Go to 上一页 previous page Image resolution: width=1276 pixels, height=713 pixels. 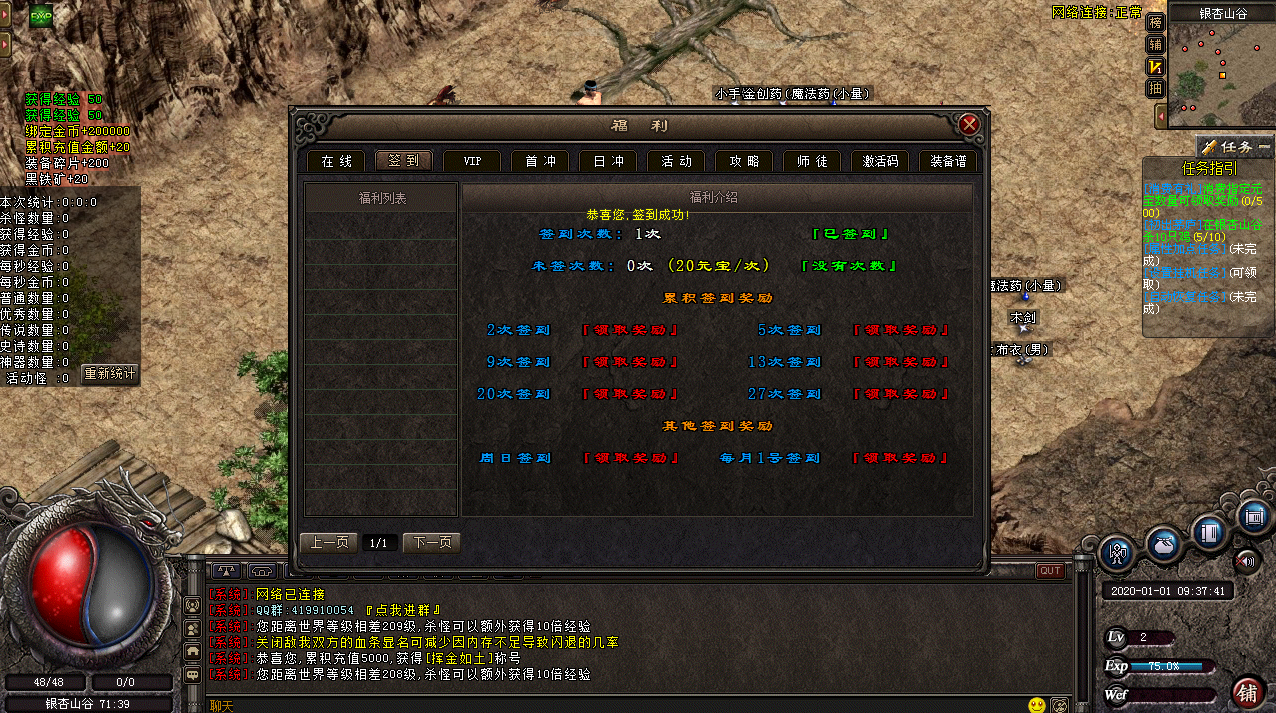click(x=329, y=543)
